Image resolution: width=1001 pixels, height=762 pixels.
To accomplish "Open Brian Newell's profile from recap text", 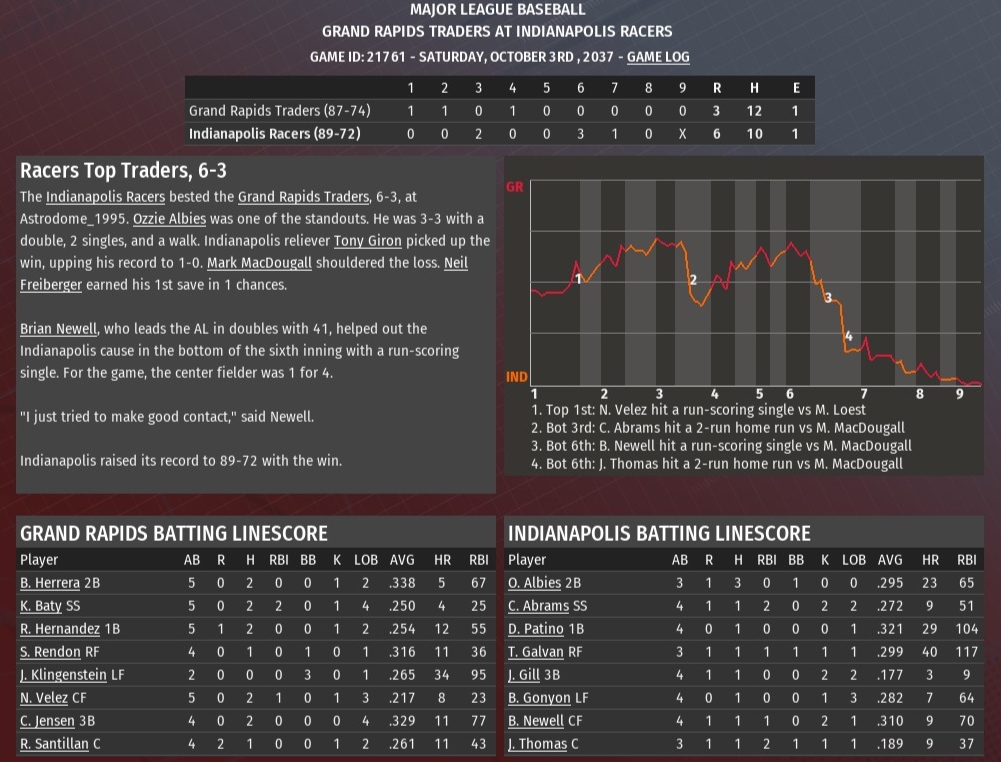I will click(59, 328).
